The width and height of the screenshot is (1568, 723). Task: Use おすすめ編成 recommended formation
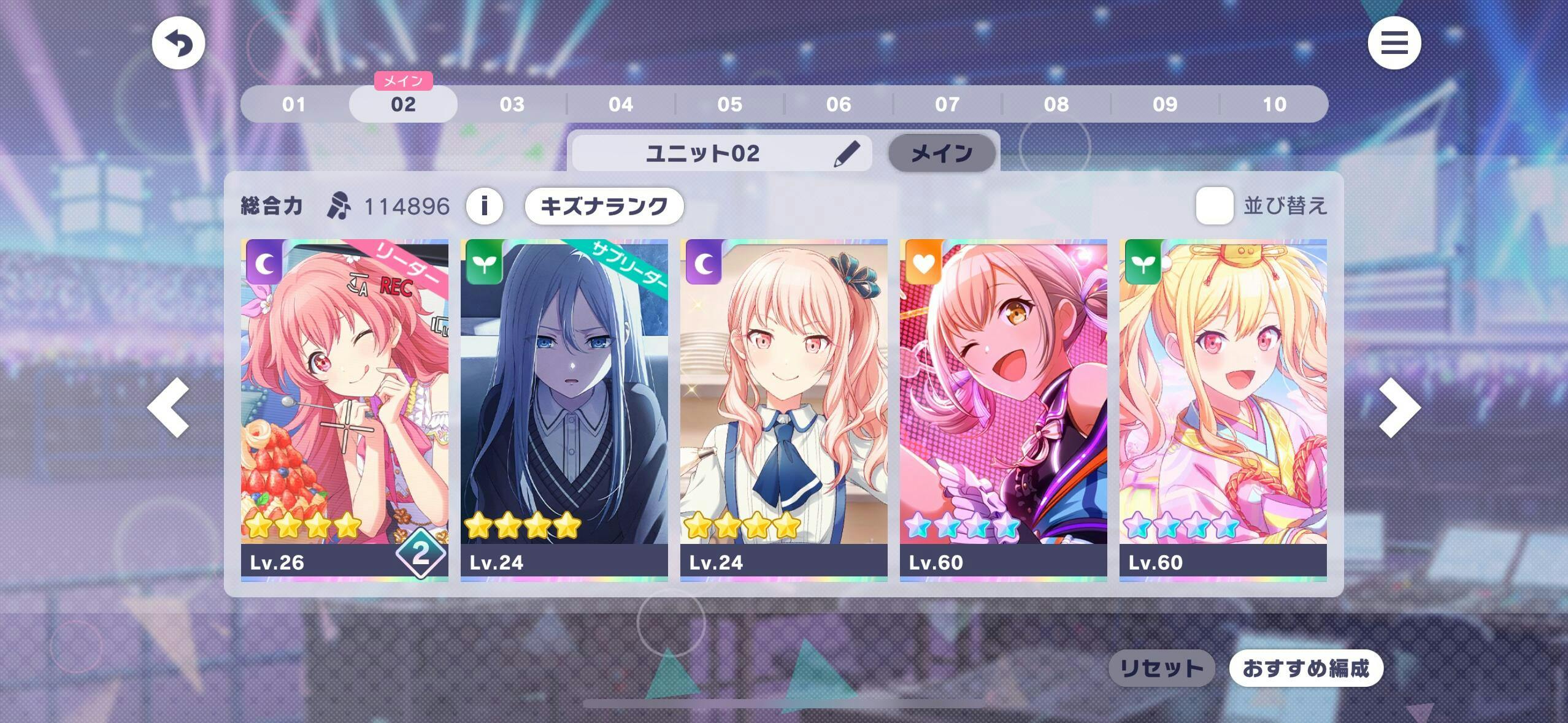(1305, 668)
